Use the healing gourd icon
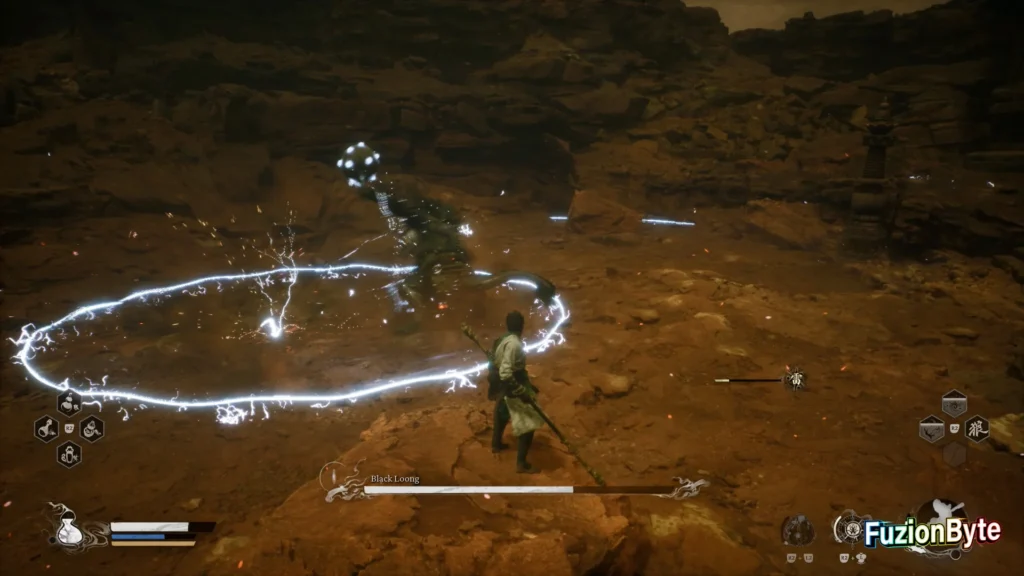Image resolution: width=1024 pixels, height=576 pixels. pyautogui.click(x=70, y=528)
